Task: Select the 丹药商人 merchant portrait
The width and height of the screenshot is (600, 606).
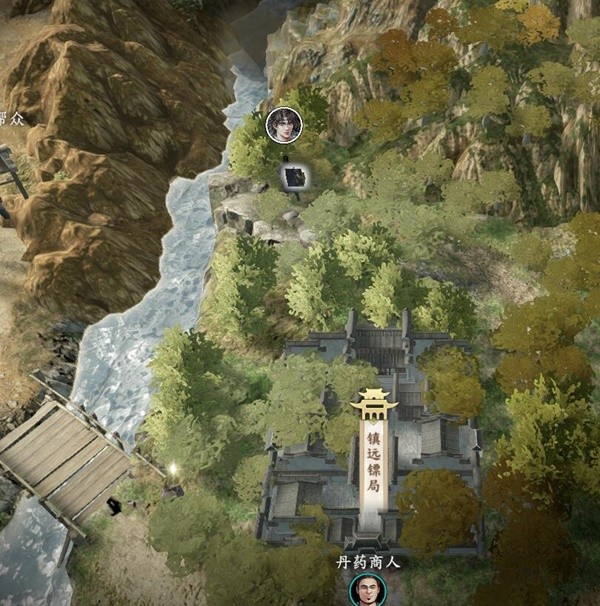Action: [x=366, y=590]
